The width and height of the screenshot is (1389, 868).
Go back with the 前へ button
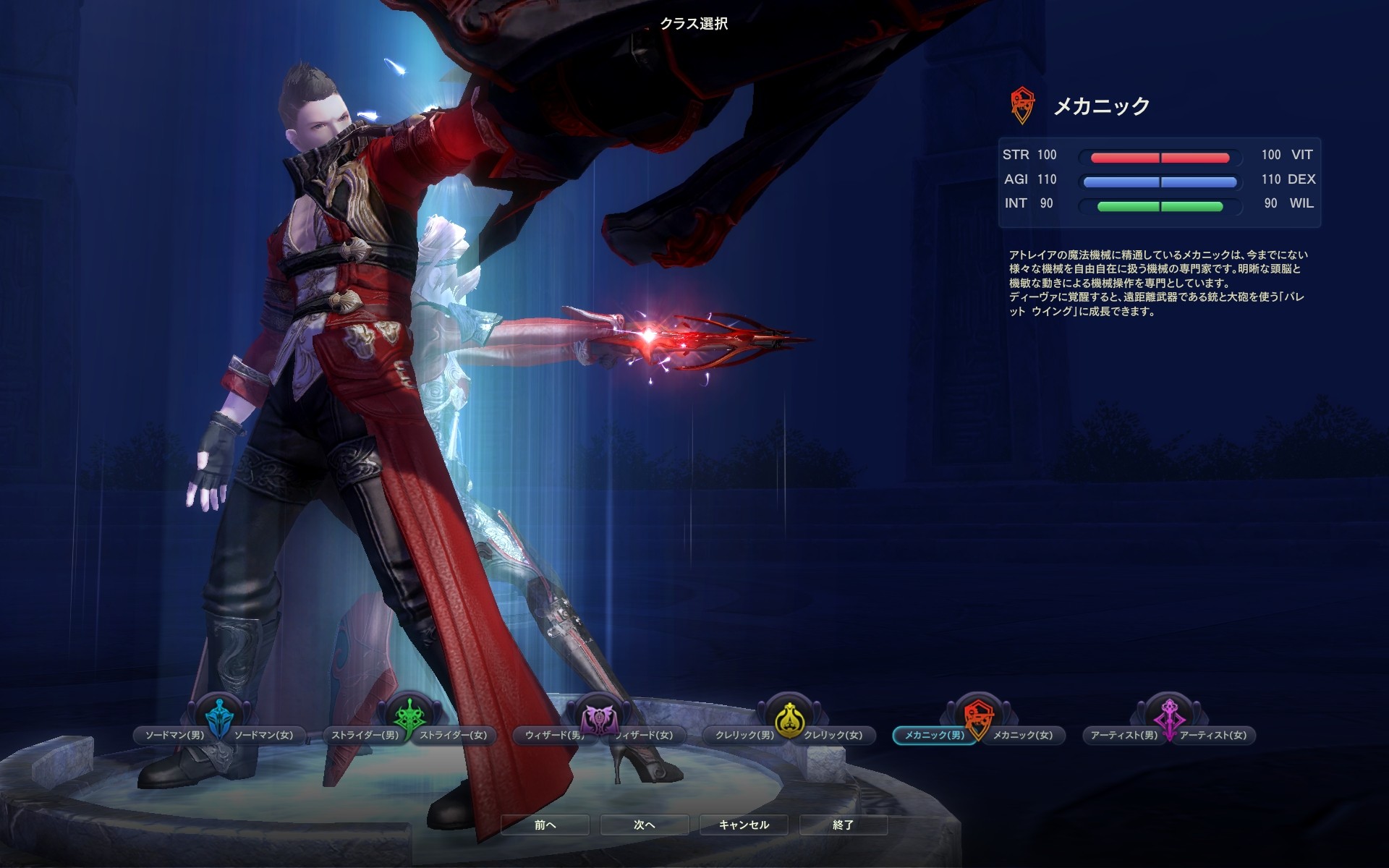click(x=545, y=825)
